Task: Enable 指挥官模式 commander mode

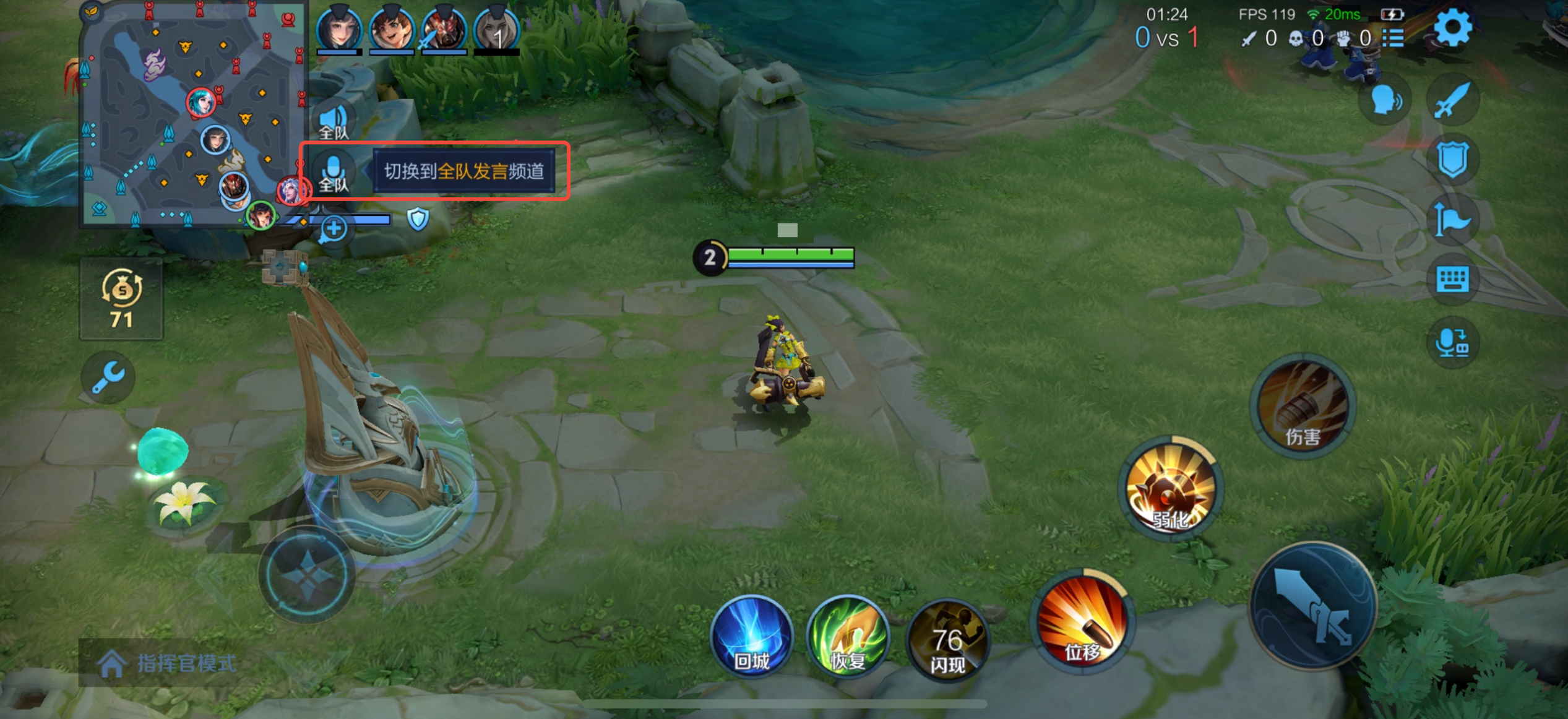Action: pyautogui.click(x=167, y=663)
